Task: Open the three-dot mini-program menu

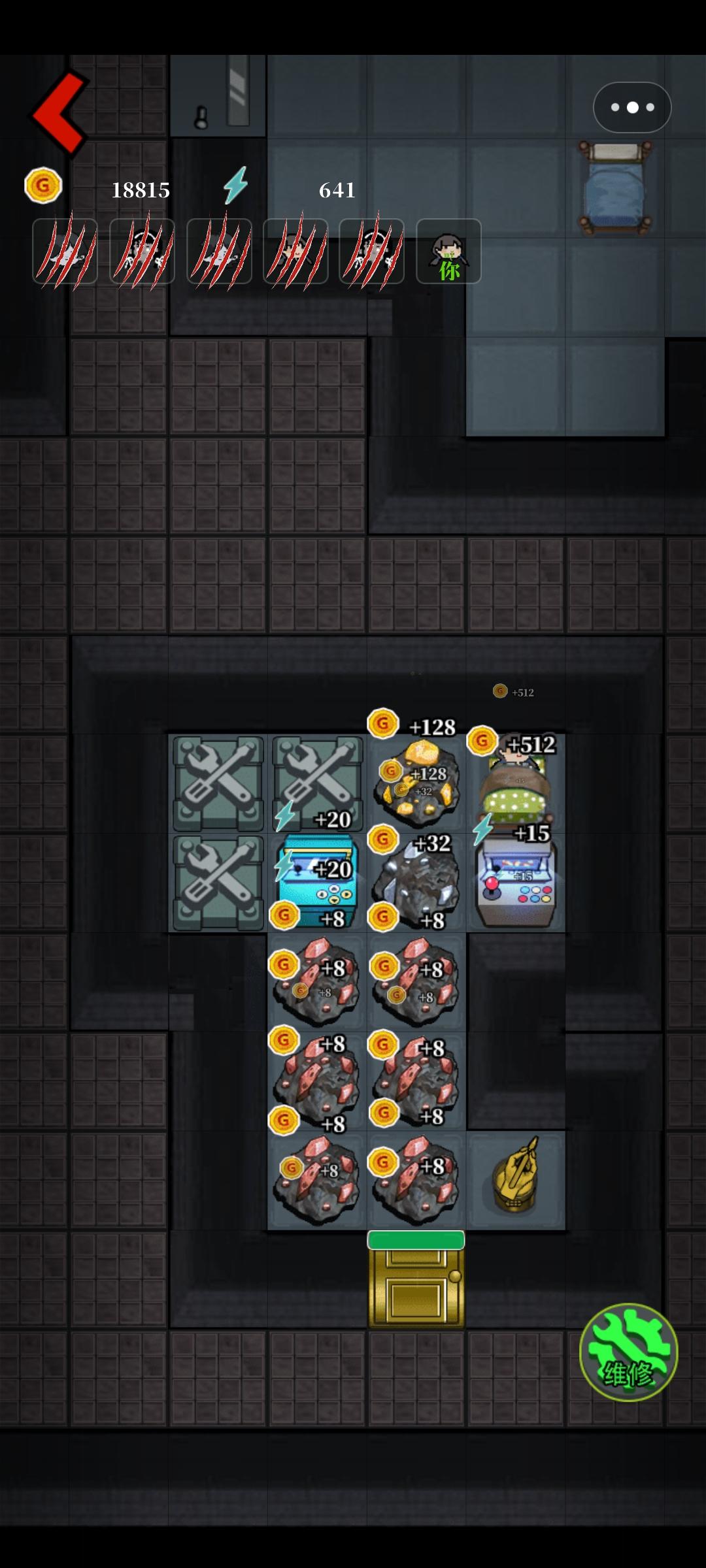Action: [631, 107]
